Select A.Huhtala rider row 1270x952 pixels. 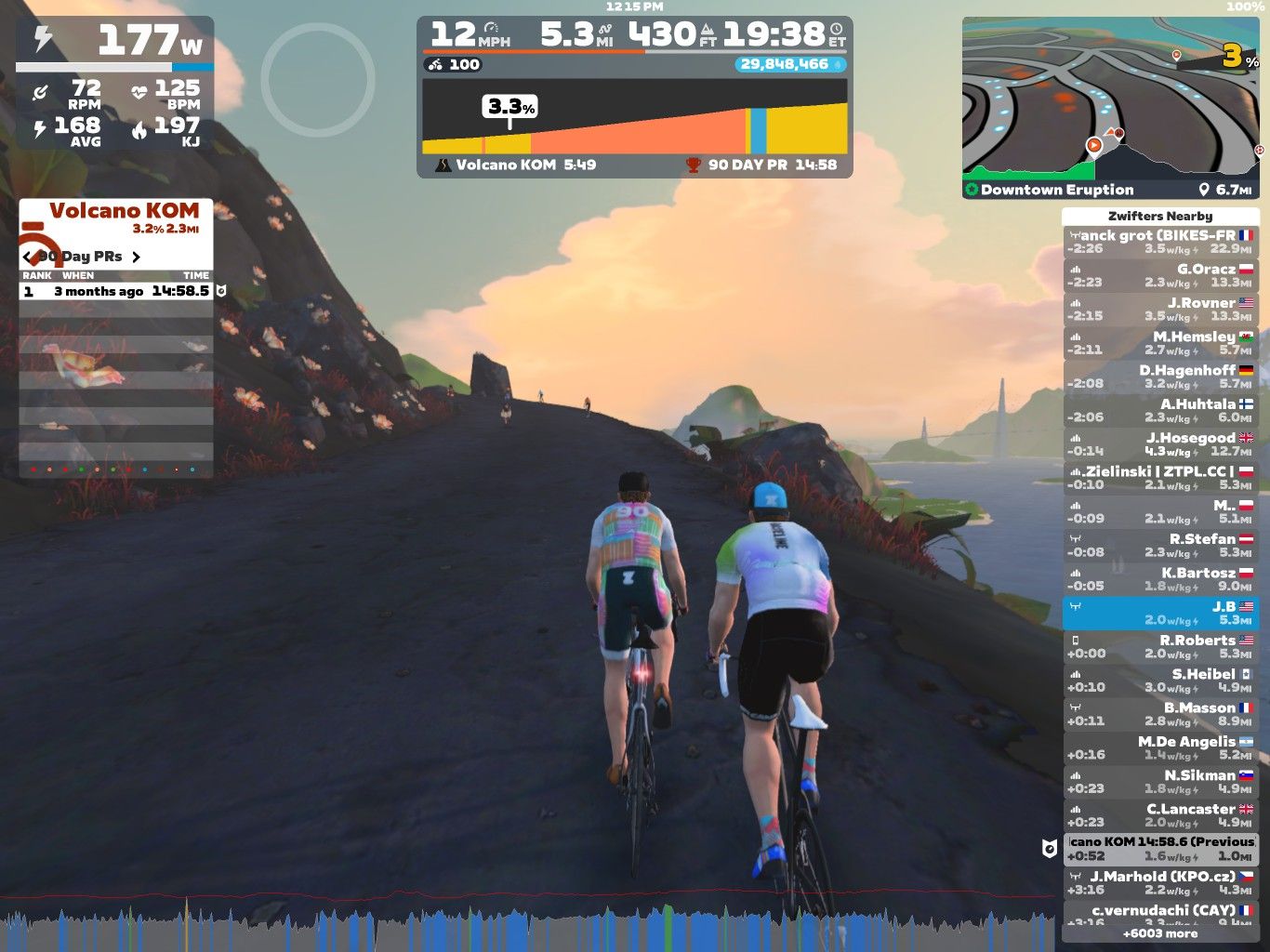[1160, 411]
